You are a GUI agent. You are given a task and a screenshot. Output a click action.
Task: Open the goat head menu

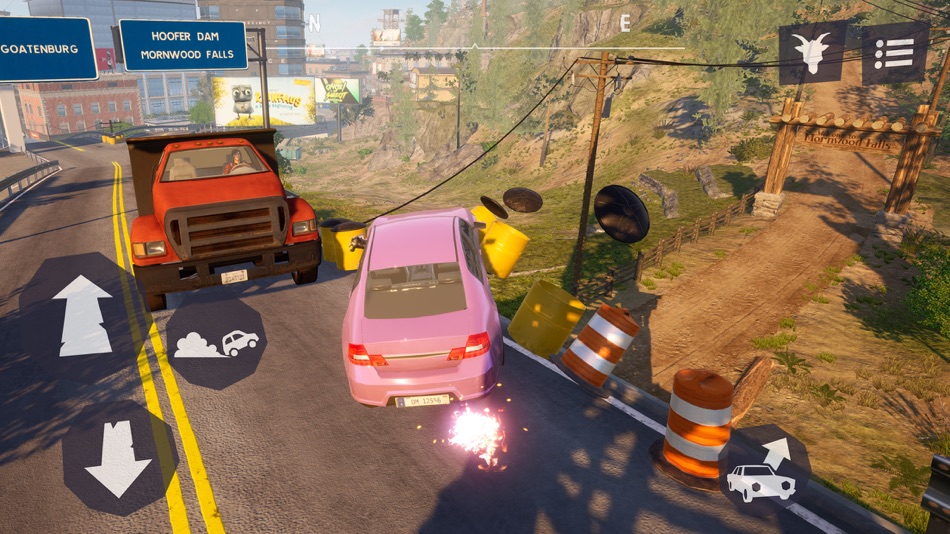(813, 52)
